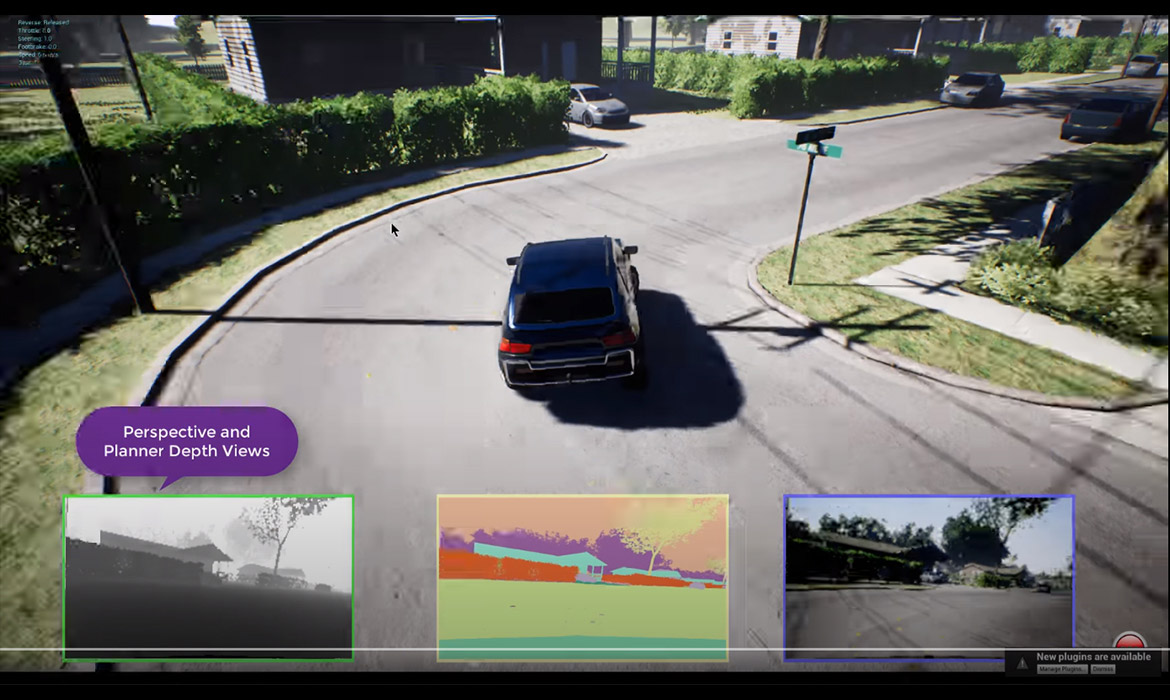Select the blue-framed camera view thumbnail
The width and height of the screenshot is (1170, 700).
(x=929, y=578)
